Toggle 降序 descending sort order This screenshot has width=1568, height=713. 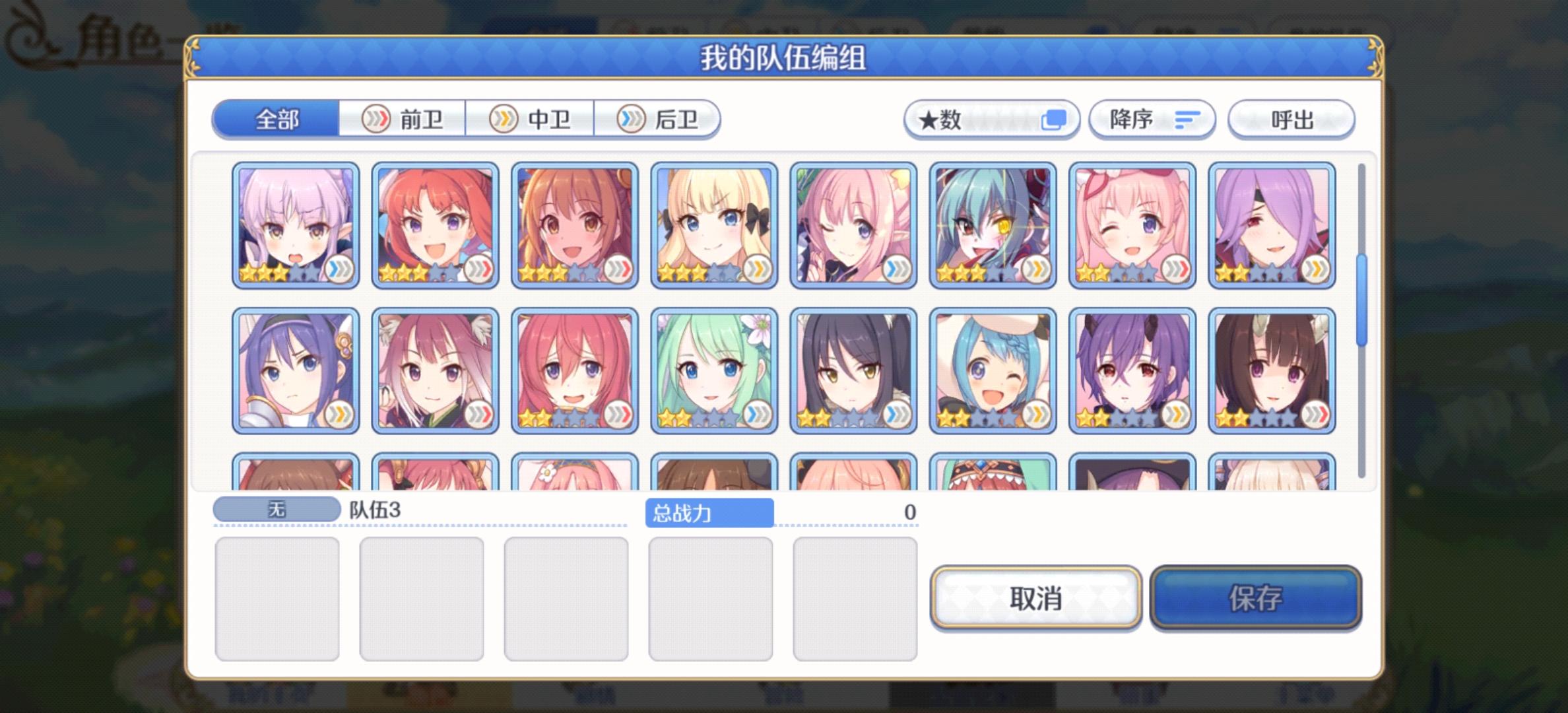tap(1152, 119)
